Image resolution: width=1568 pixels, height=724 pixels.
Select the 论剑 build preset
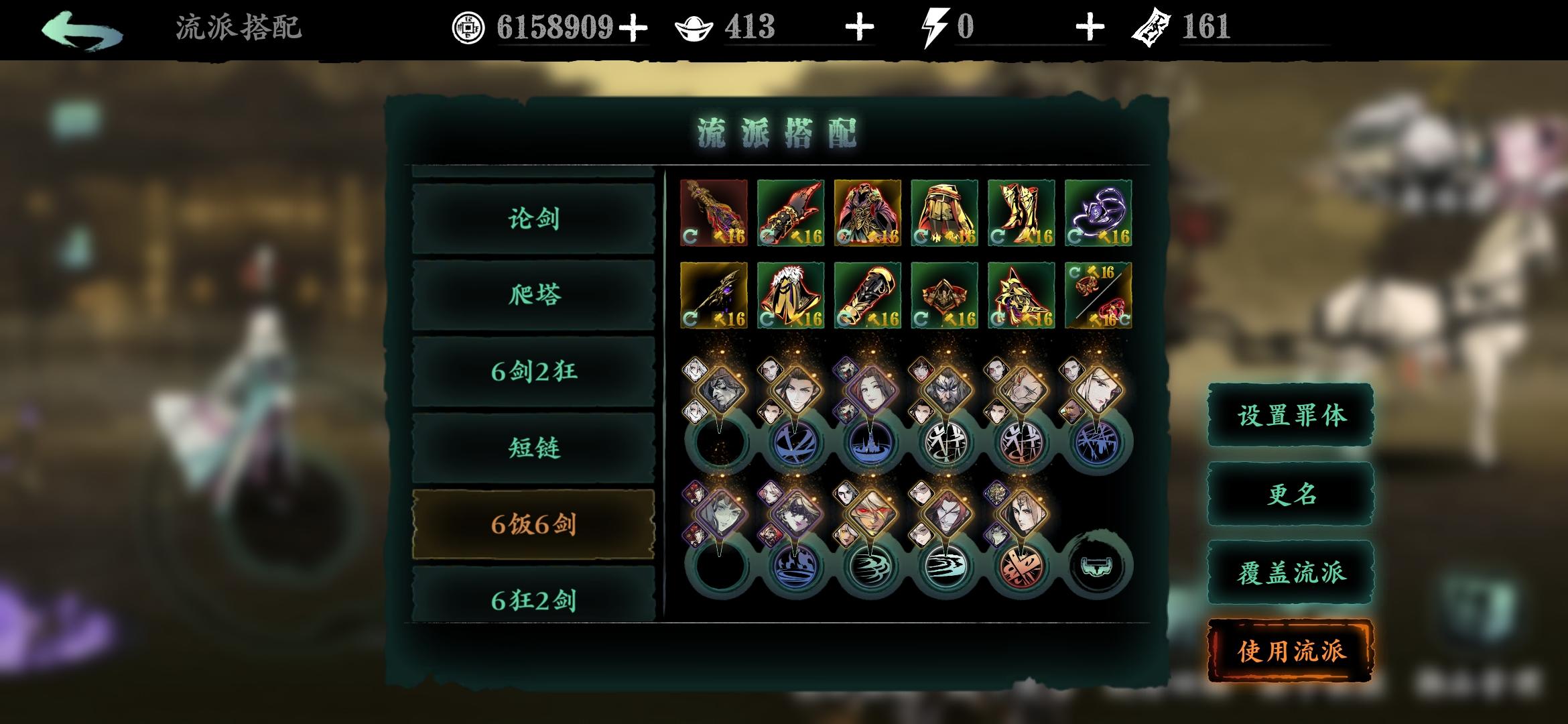(x=533, y=219)
